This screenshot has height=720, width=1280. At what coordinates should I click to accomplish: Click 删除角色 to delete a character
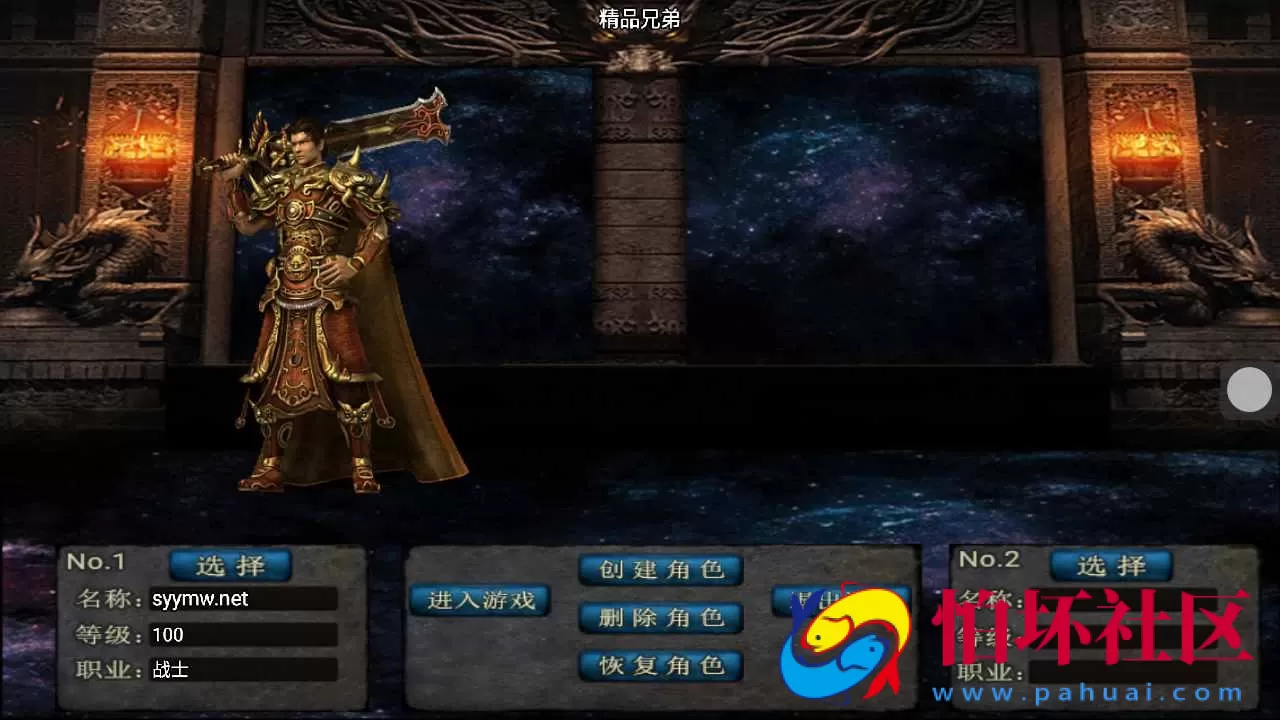tap(660, 618)
